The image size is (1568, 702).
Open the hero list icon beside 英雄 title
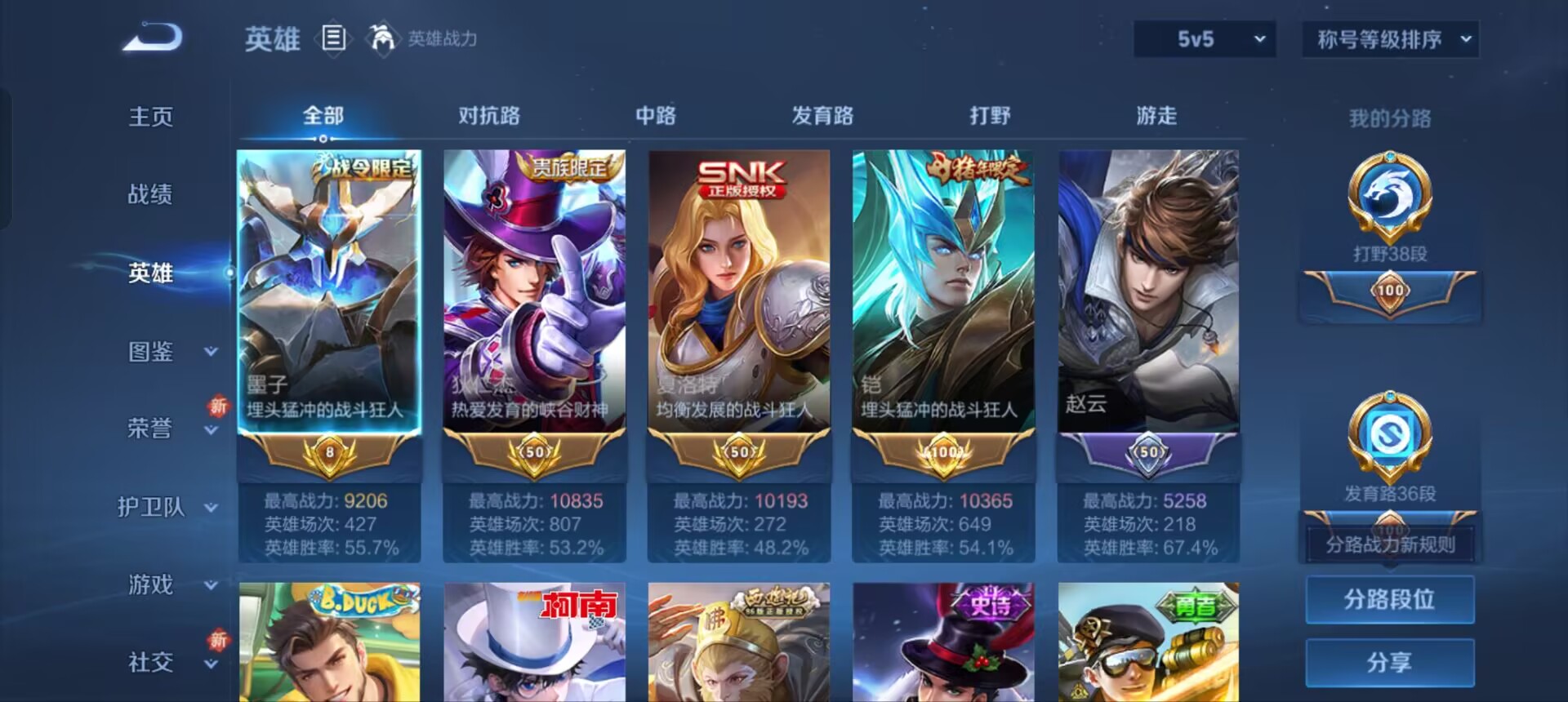coord(334,37)
